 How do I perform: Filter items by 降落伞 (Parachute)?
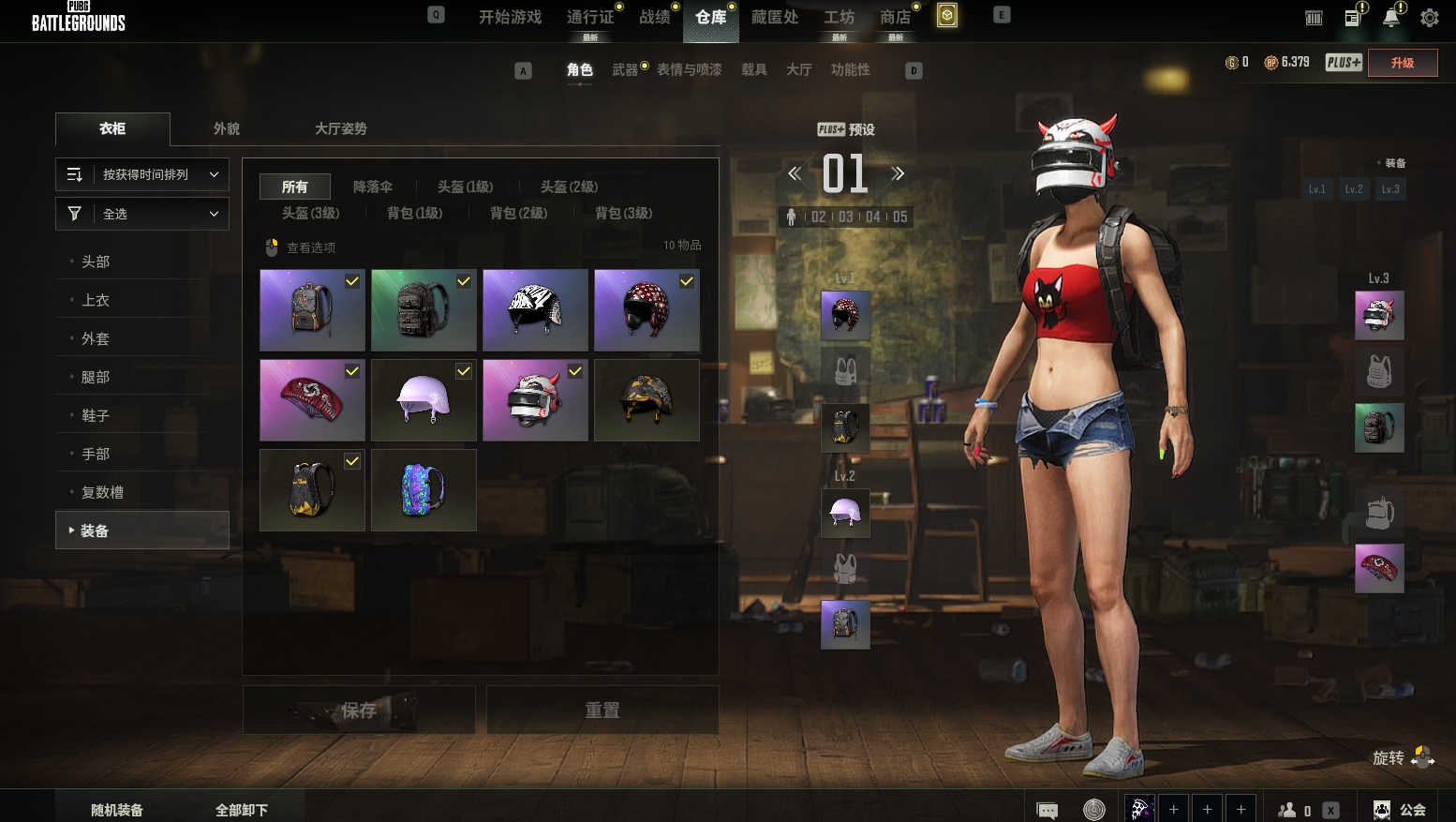[373, 187]
